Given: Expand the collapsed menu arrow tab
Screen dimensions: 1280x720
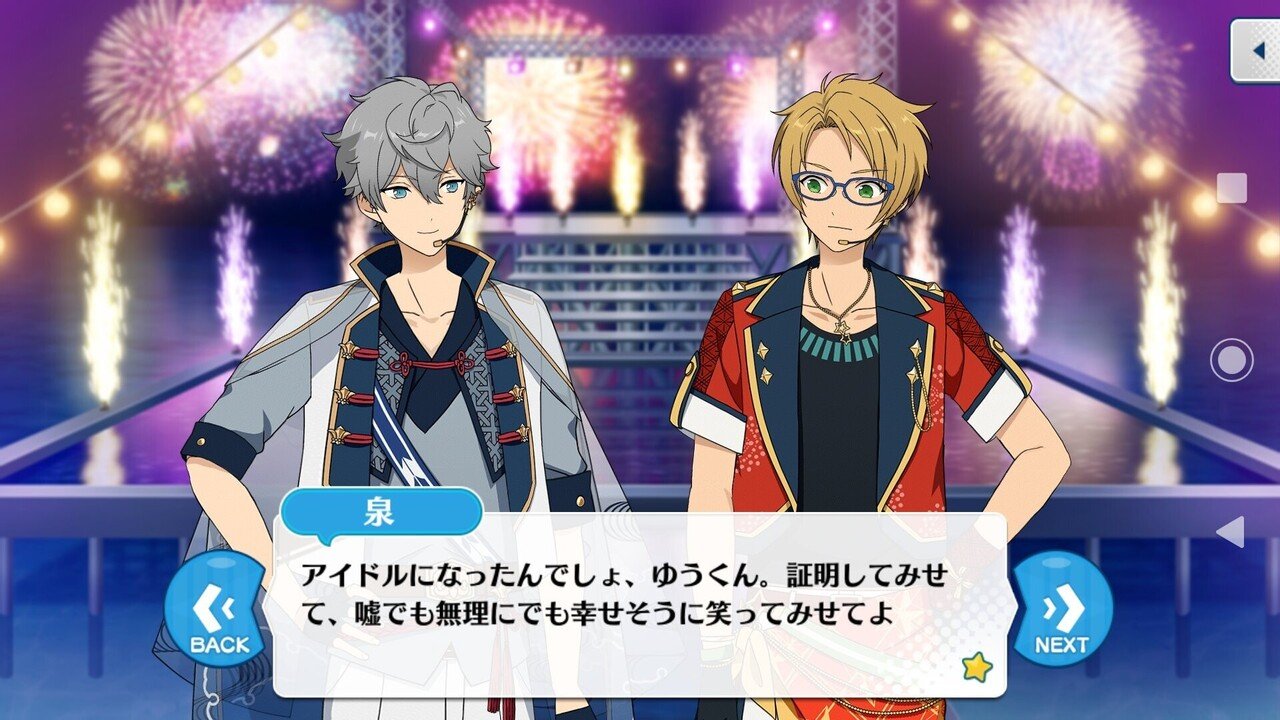Looking at the screenshot, I should click(1256, 50).
